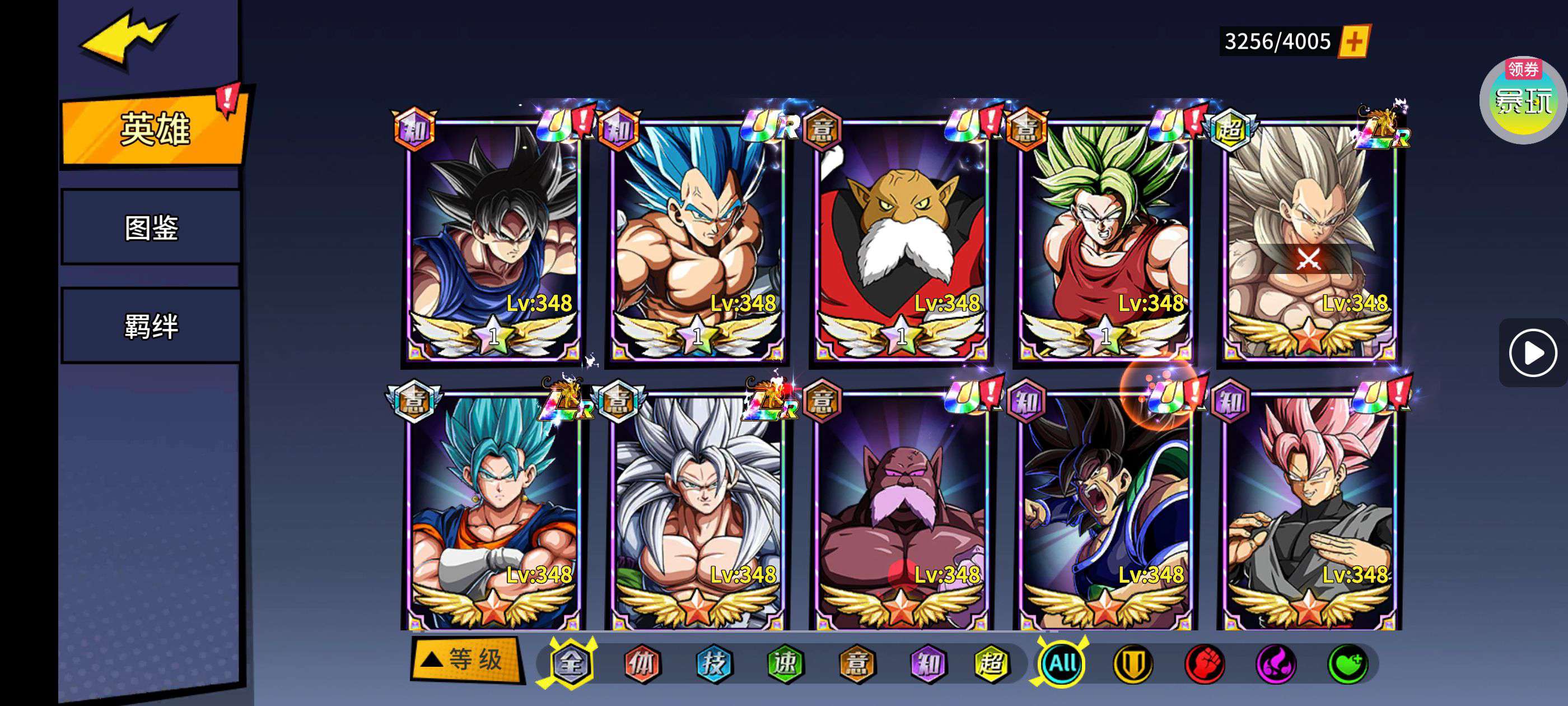Expand hero capacity with the orange plus button
This screenshot has width=1568, height=706.
[1353, 41]
